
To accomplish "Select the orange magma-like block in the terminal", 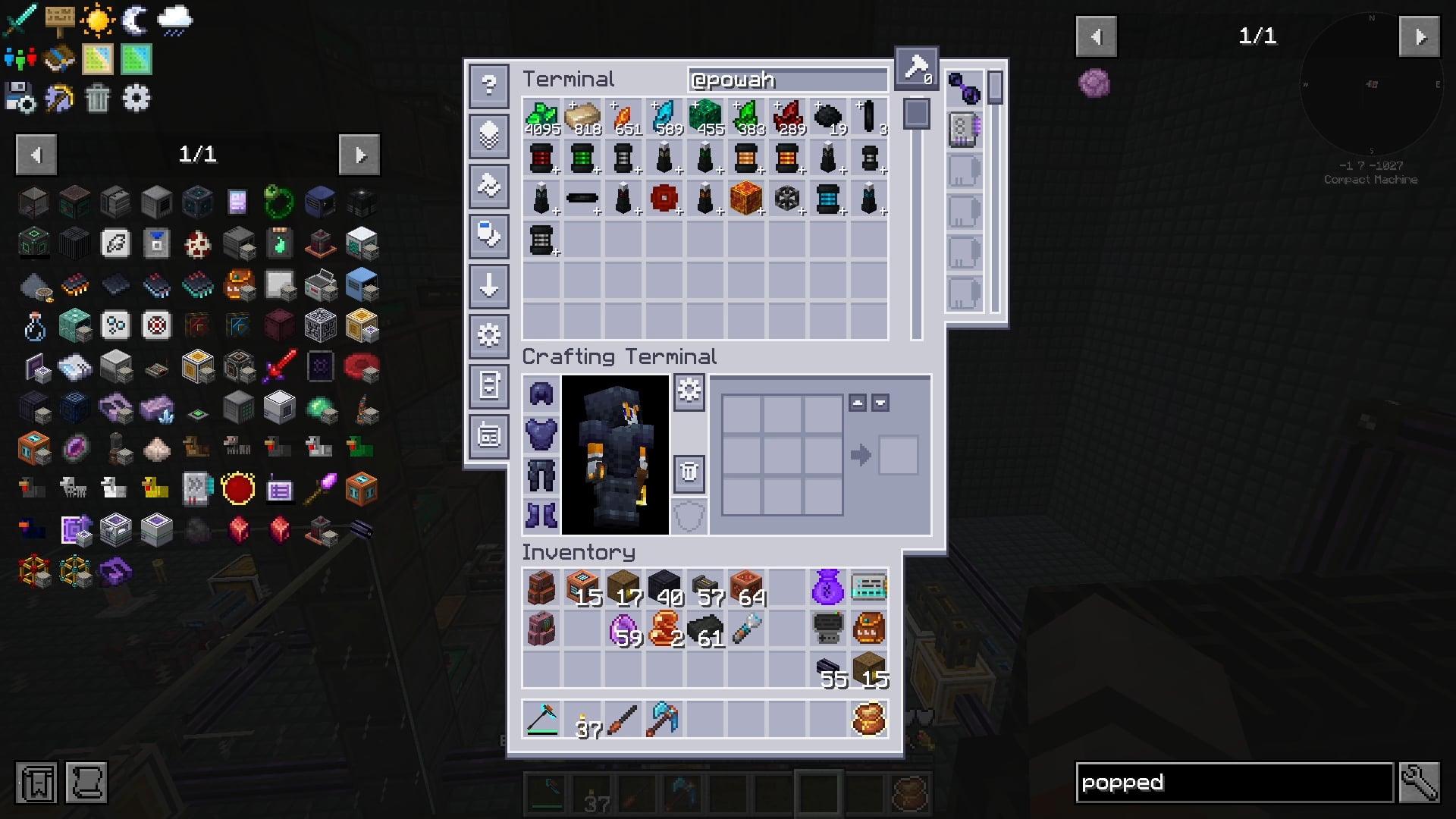I will click(x=746, y=199).
